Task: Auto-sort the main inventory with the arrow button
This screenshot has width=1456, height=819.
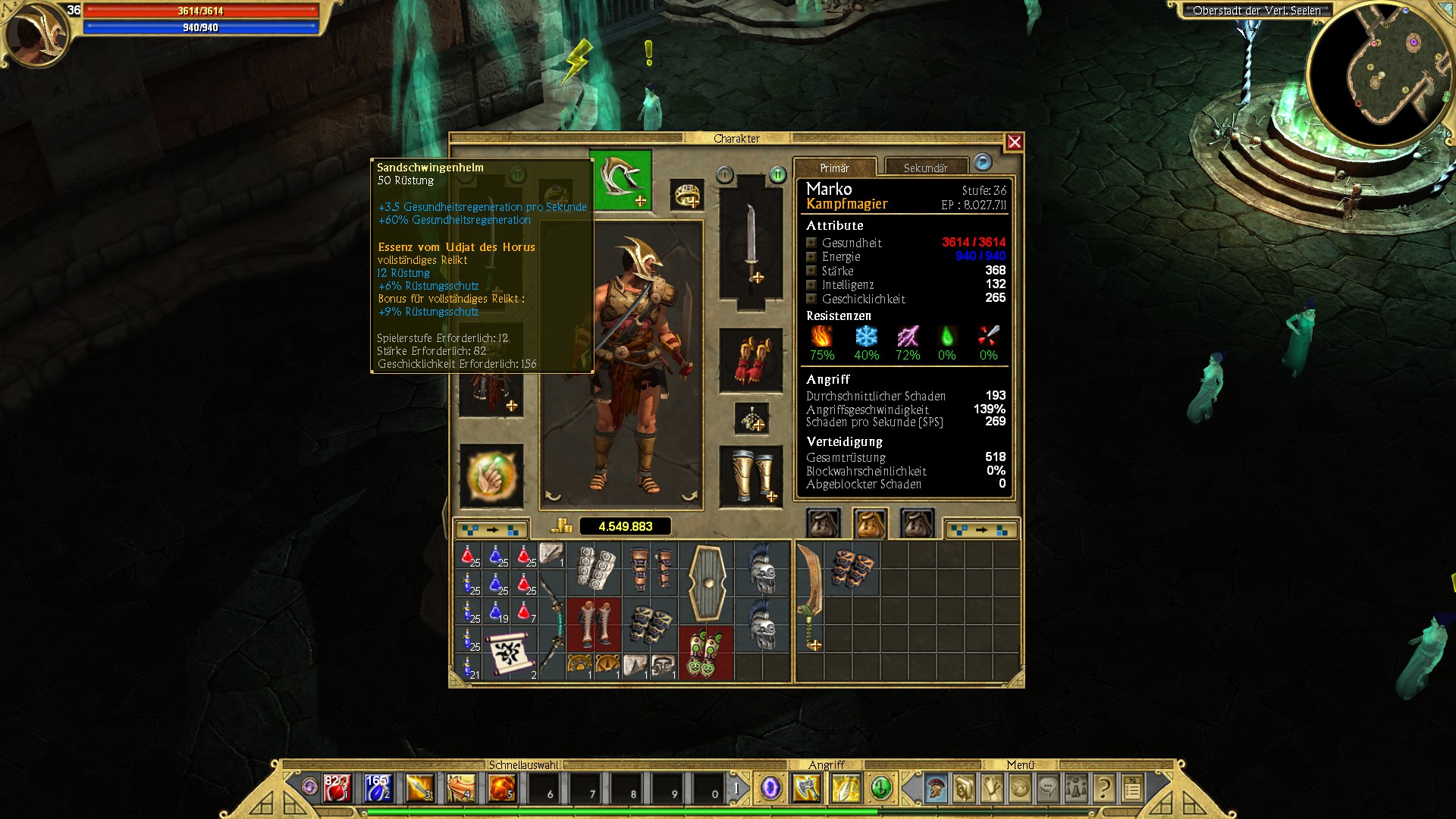Action: (491, 529)
